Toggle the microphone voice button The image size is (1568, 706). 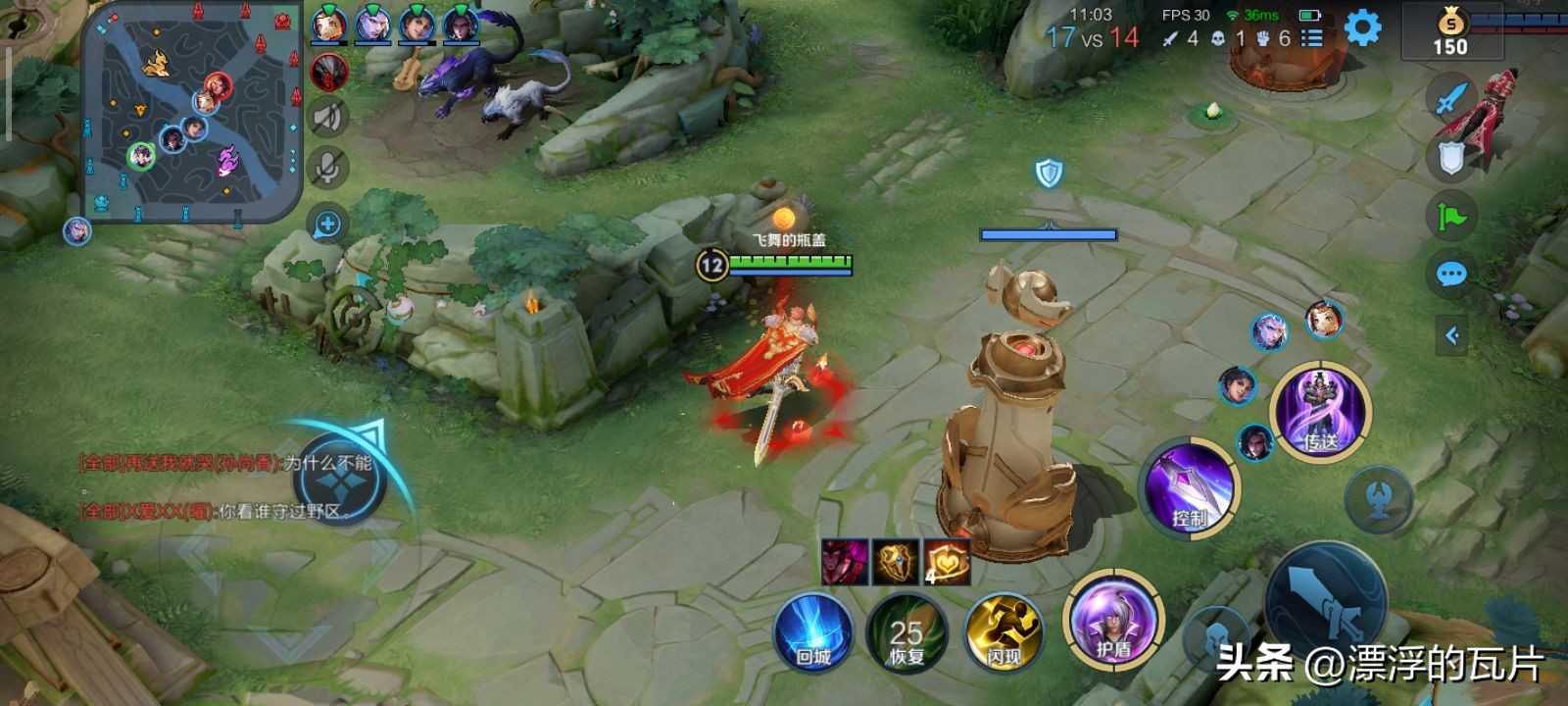328,169
